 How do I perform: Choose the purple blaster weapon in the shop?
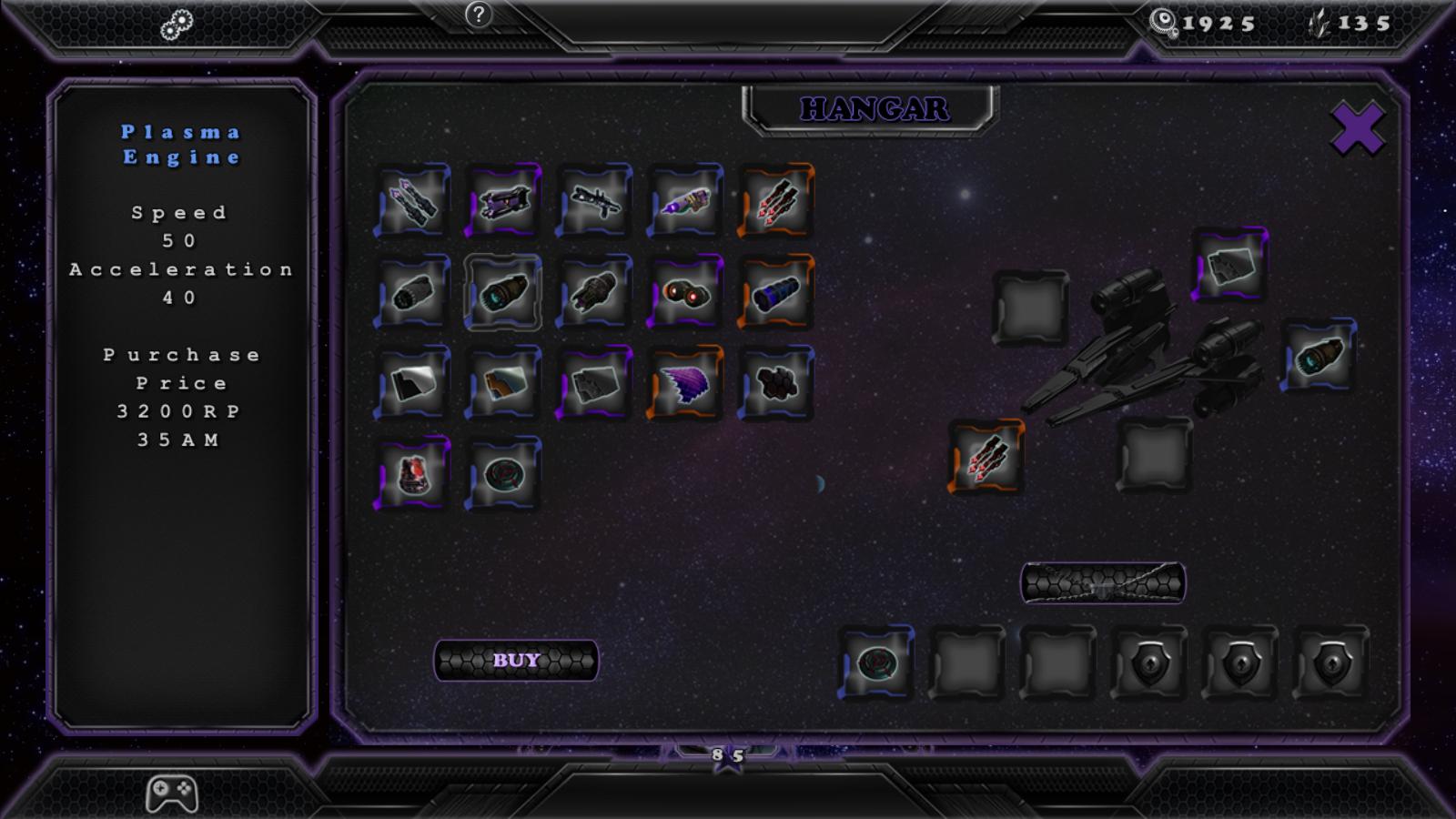pos(503,201)
